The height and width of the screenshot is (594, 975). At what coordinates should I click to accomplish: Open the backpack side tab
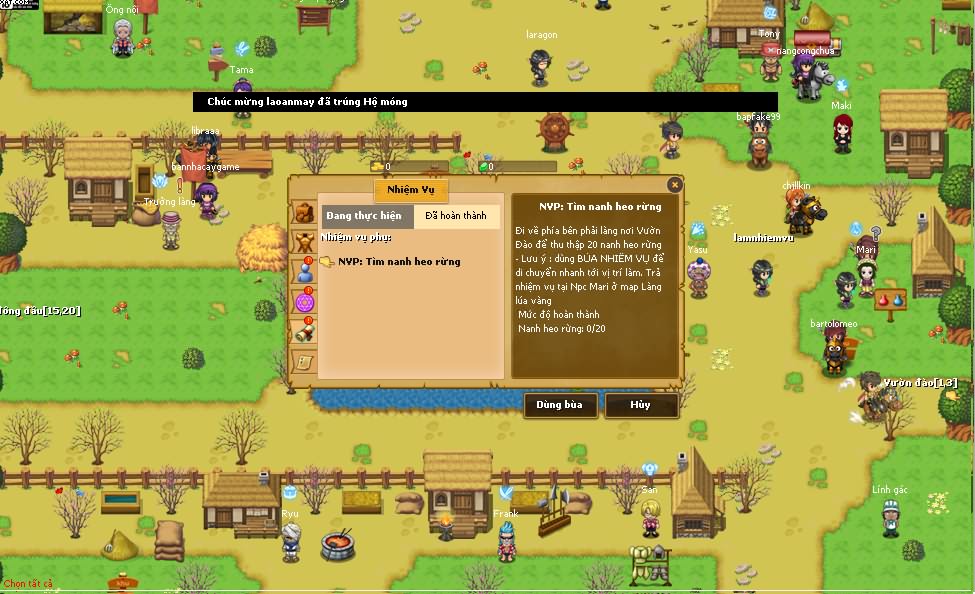[x=304, y=213]
